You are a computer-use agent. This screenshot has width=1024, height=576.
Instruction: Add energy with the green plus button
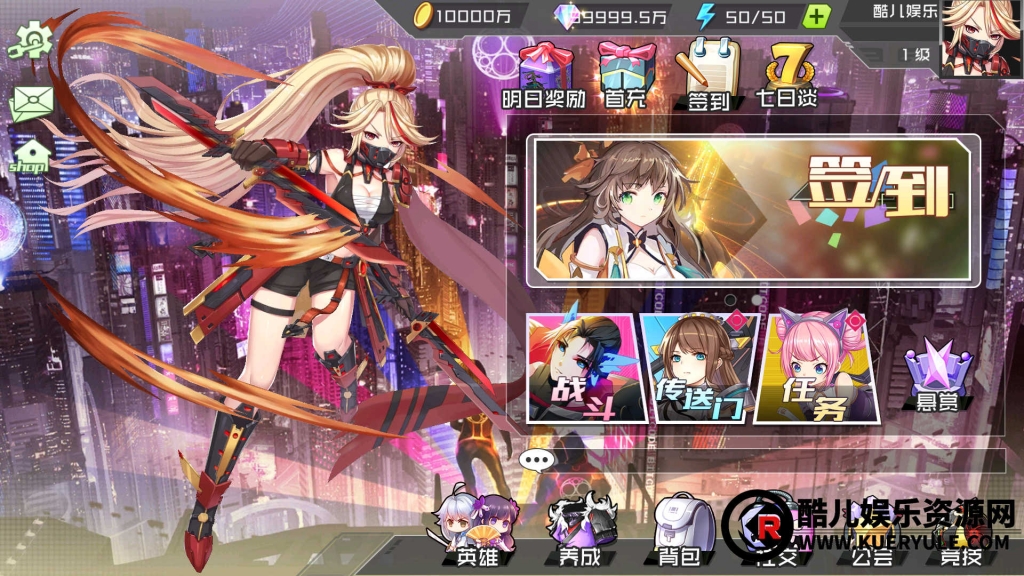pyautogui.click(x=817, y=16)
